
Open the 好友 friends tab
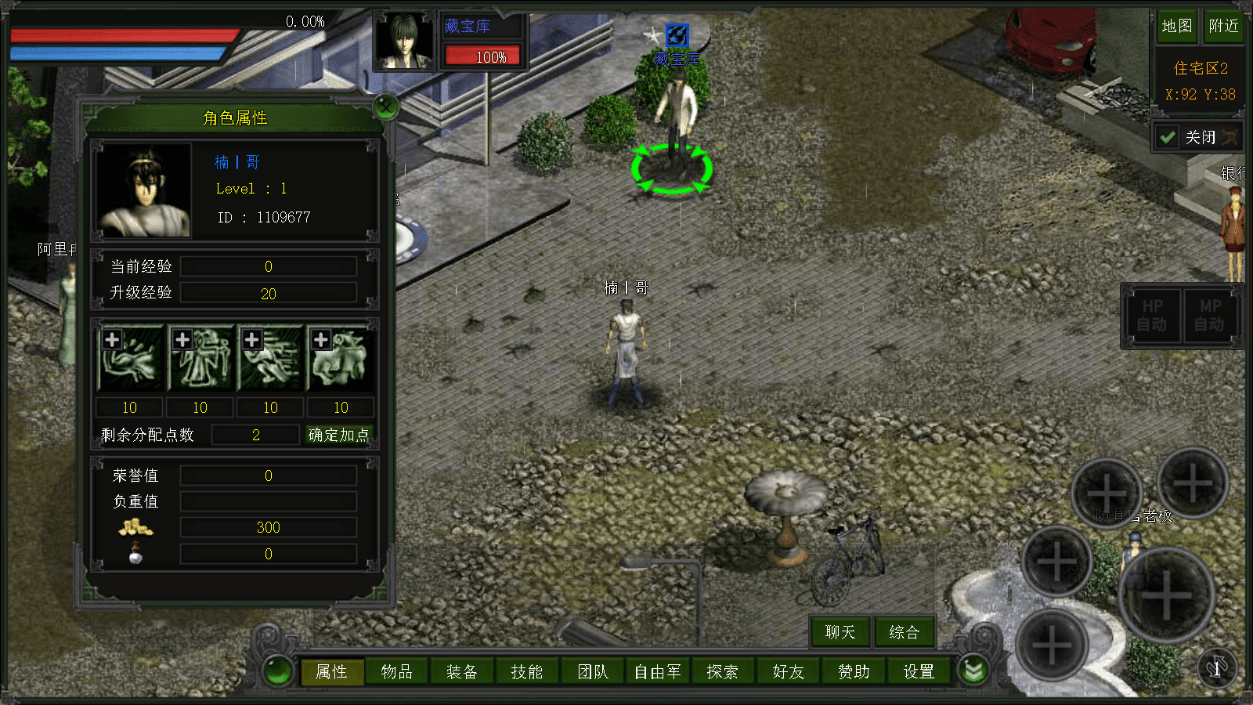tap(788, 672)
